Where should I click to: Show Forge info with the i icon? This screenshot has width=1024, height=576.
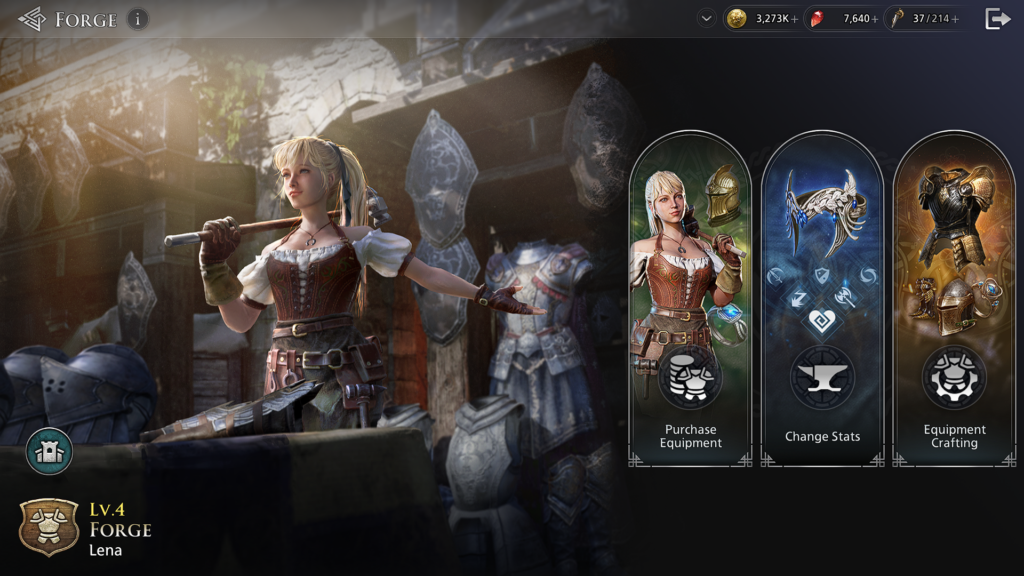[138, 19]
